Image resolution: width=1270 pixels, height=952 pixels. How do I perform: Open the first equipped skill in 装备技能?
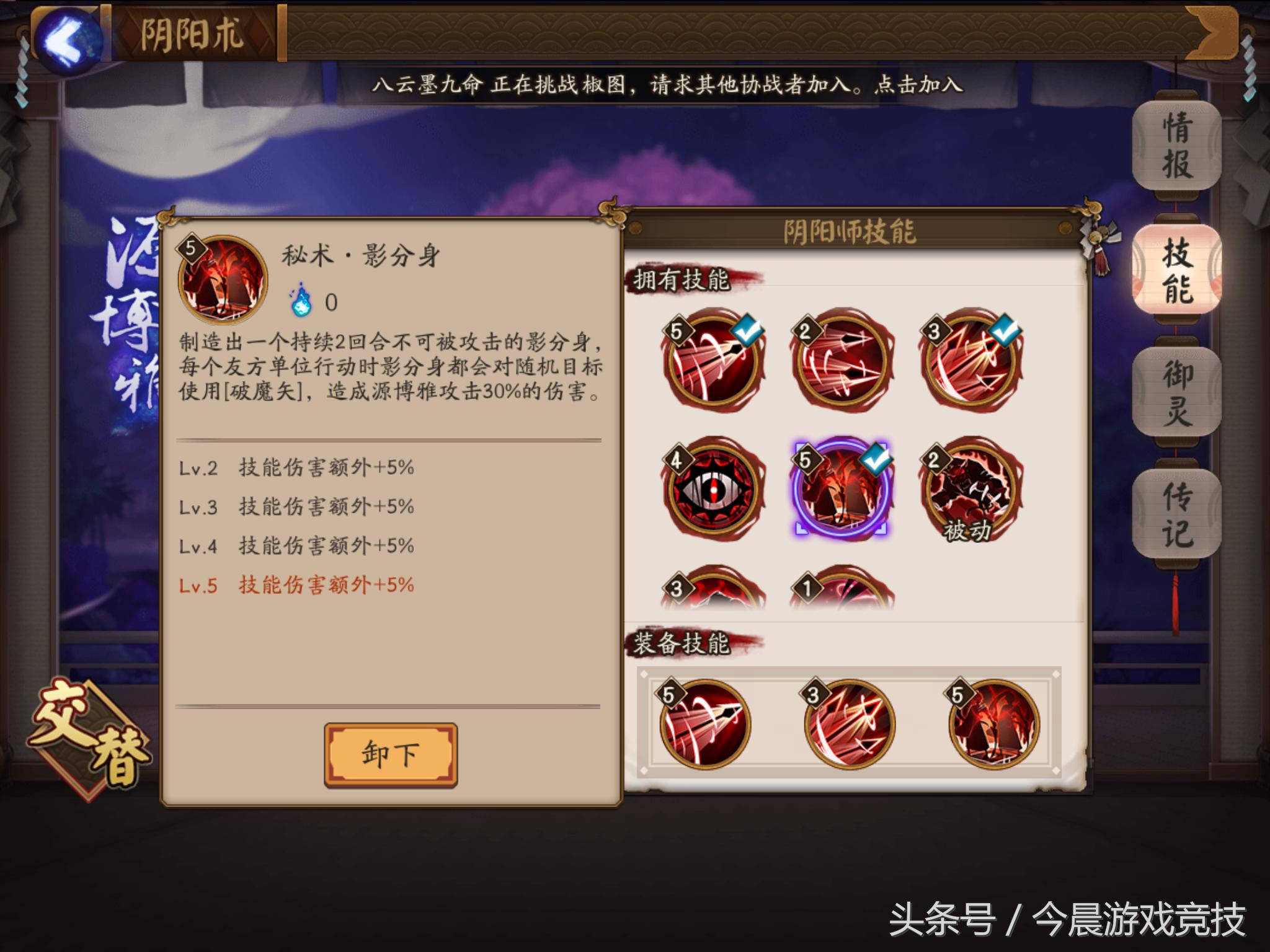coord(707,725)
